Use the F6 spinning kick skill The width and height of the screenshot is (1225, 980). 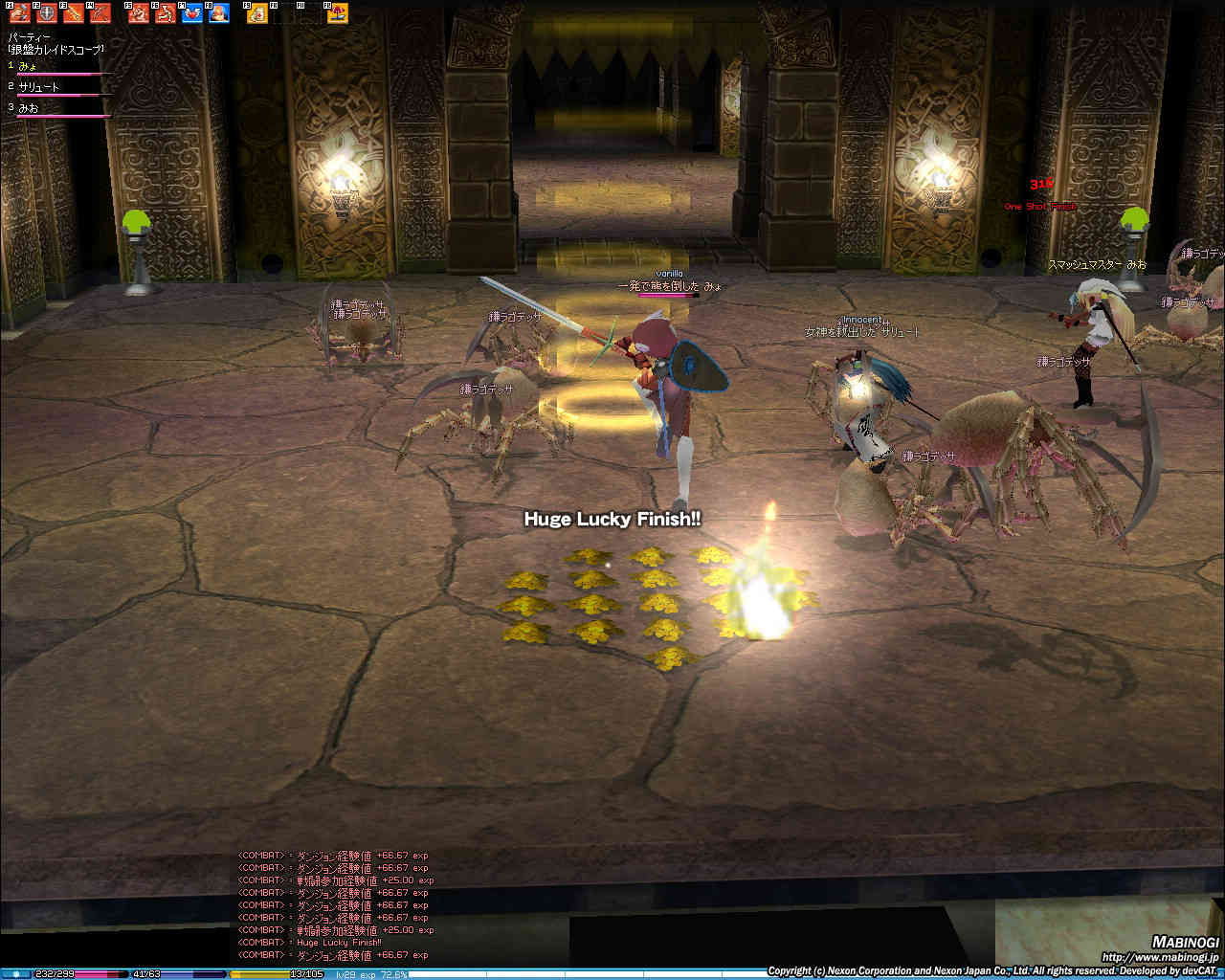pos(166,13)
